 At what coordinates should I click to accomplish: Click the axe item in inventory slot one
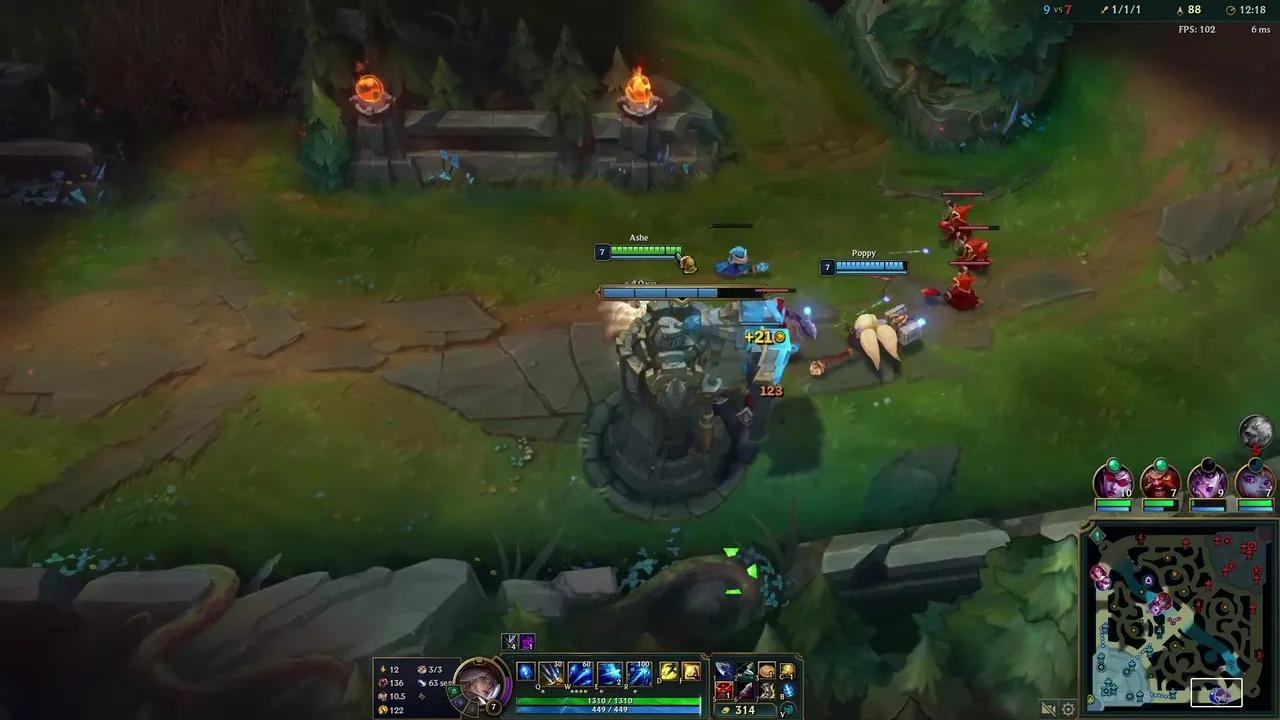(x=725, y=670)
